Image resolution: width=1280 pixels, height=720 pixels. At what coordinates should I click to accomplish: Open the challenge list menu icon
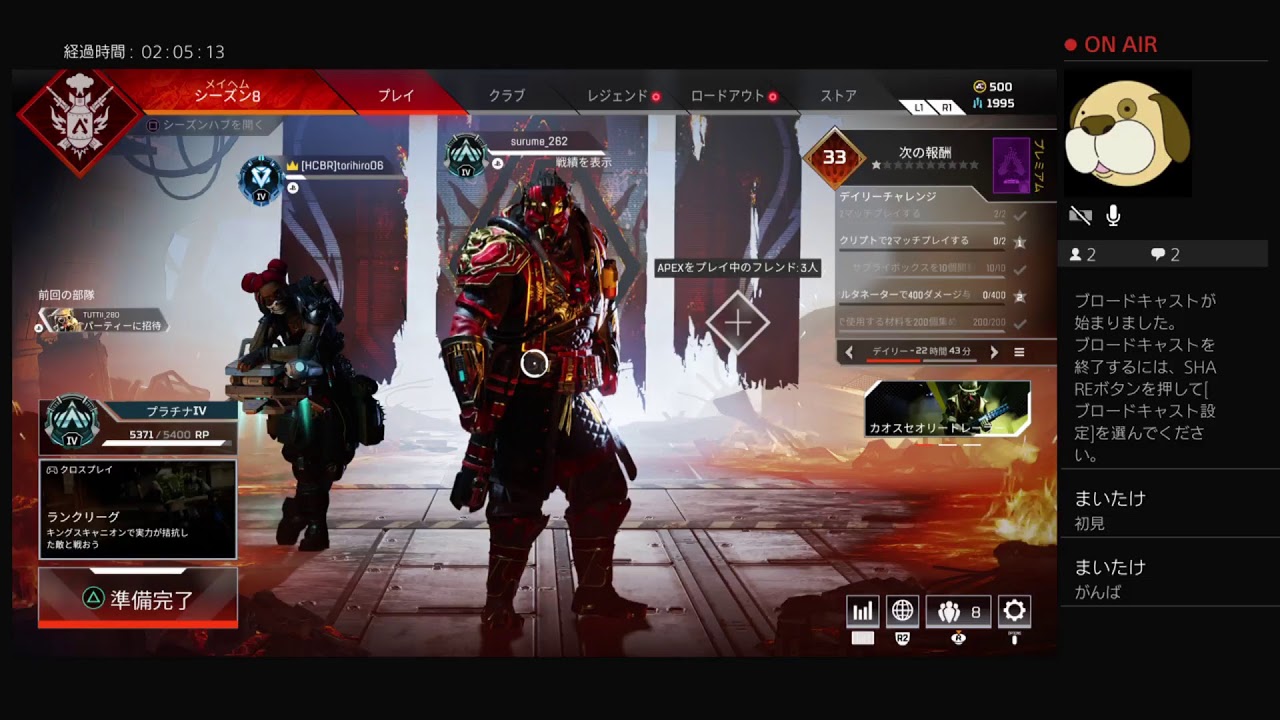(1019, 352)
